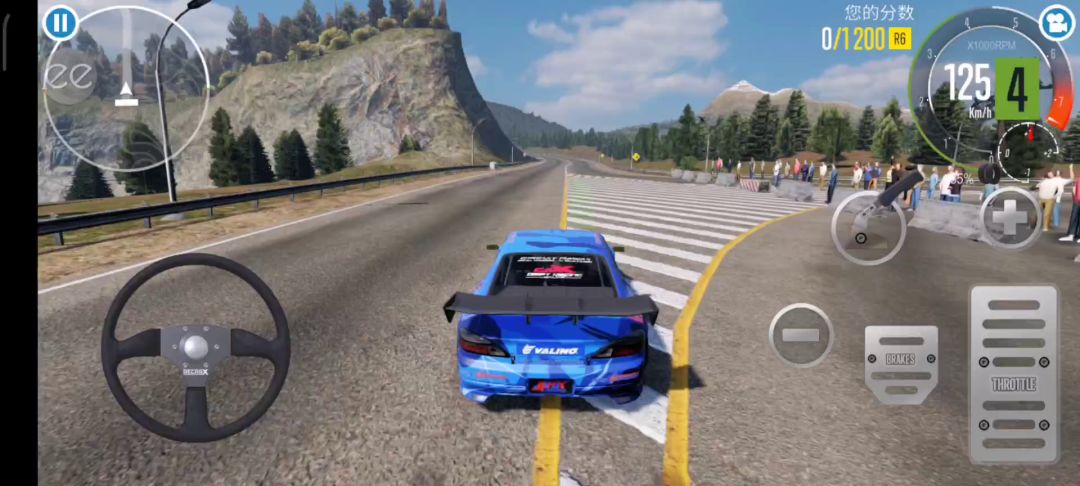Pull the handbrake lever button
The width and height of the screenshot is (1080, 486).
[x=868, y=225]
